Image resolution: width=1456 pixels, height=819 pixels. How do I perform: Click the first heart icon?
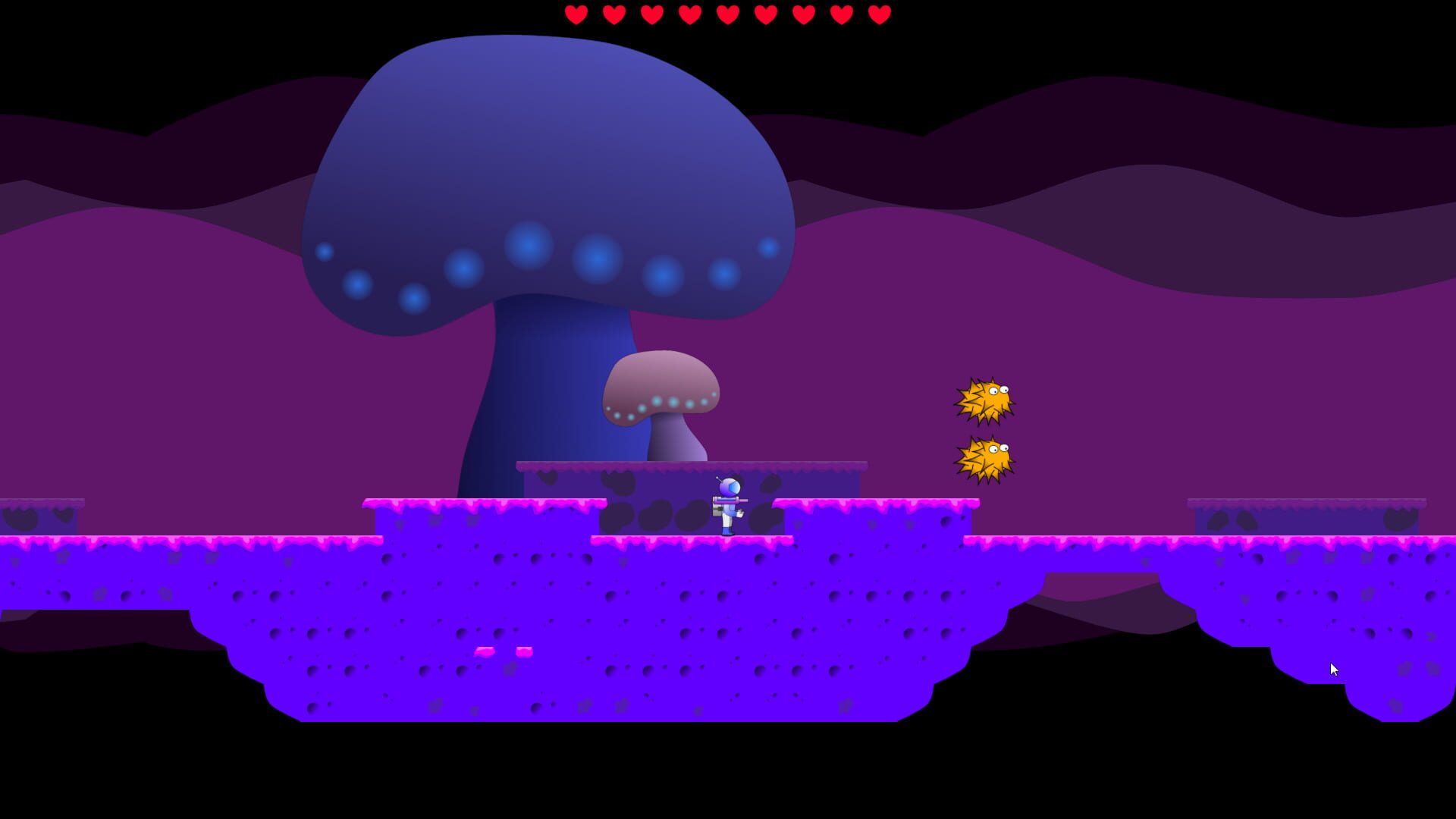tap(575, 13)
